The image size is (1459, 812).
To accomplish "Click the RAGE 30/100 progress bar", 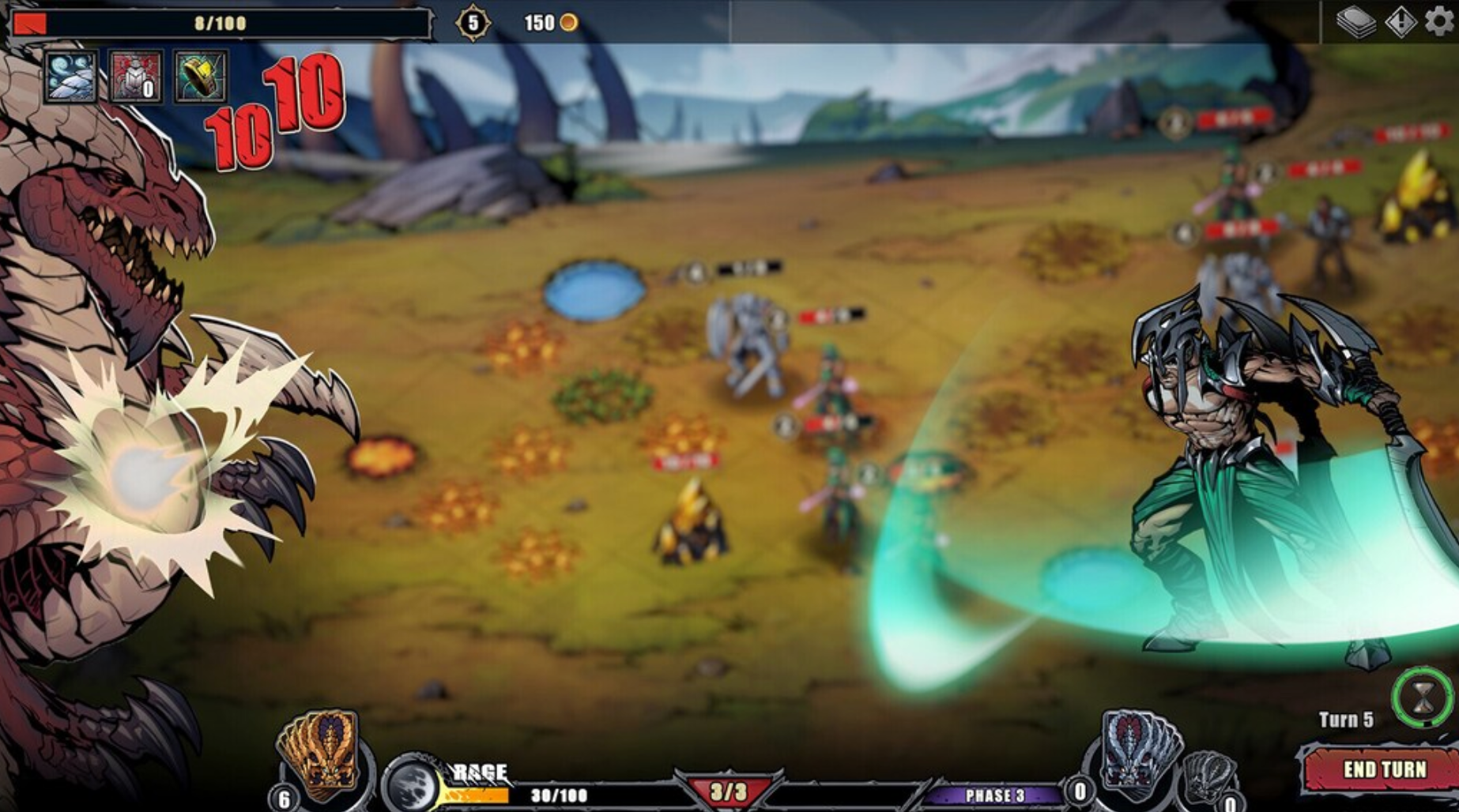I will pyautogui.click(x=553, y=796).
